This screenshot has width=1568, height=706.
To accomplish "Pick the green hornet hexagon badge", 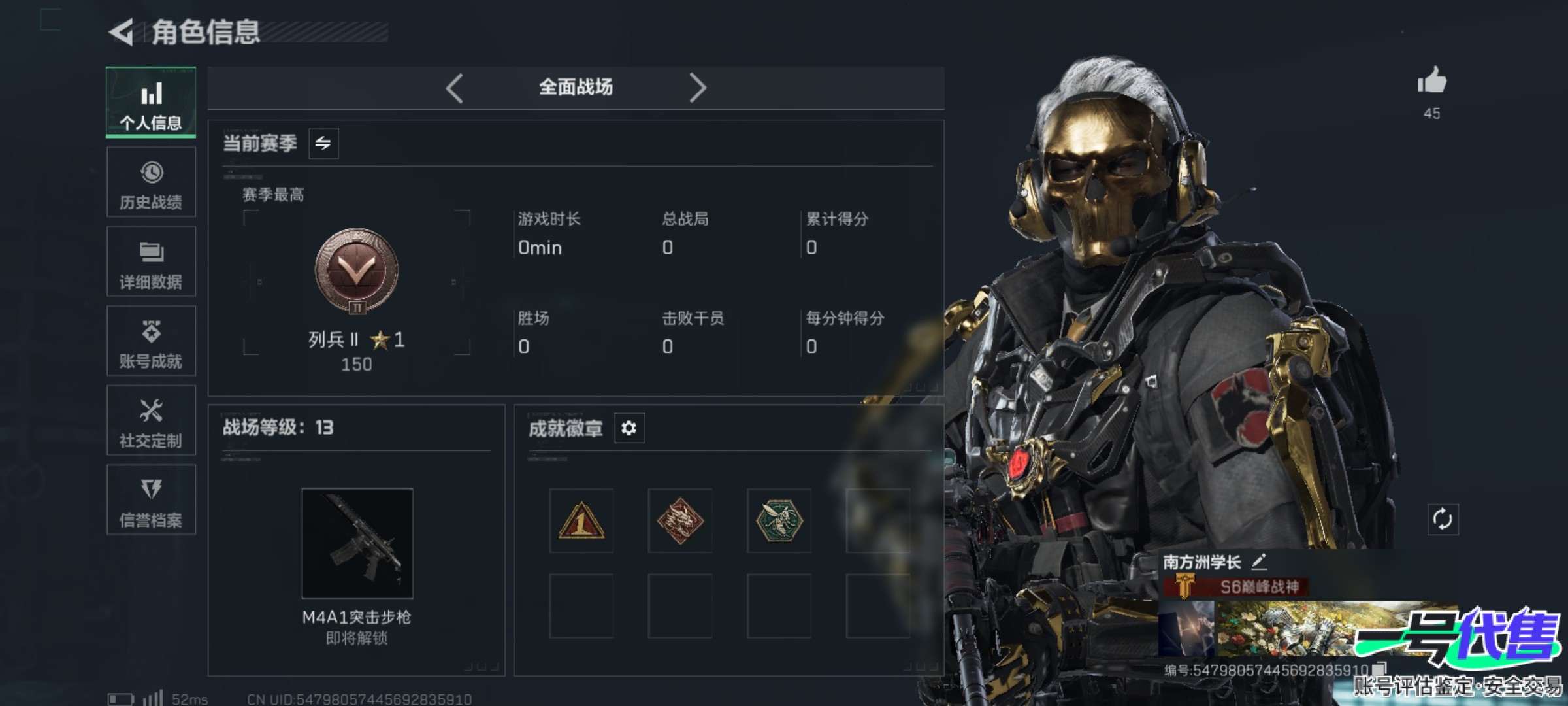I will [x=779, y=521].
